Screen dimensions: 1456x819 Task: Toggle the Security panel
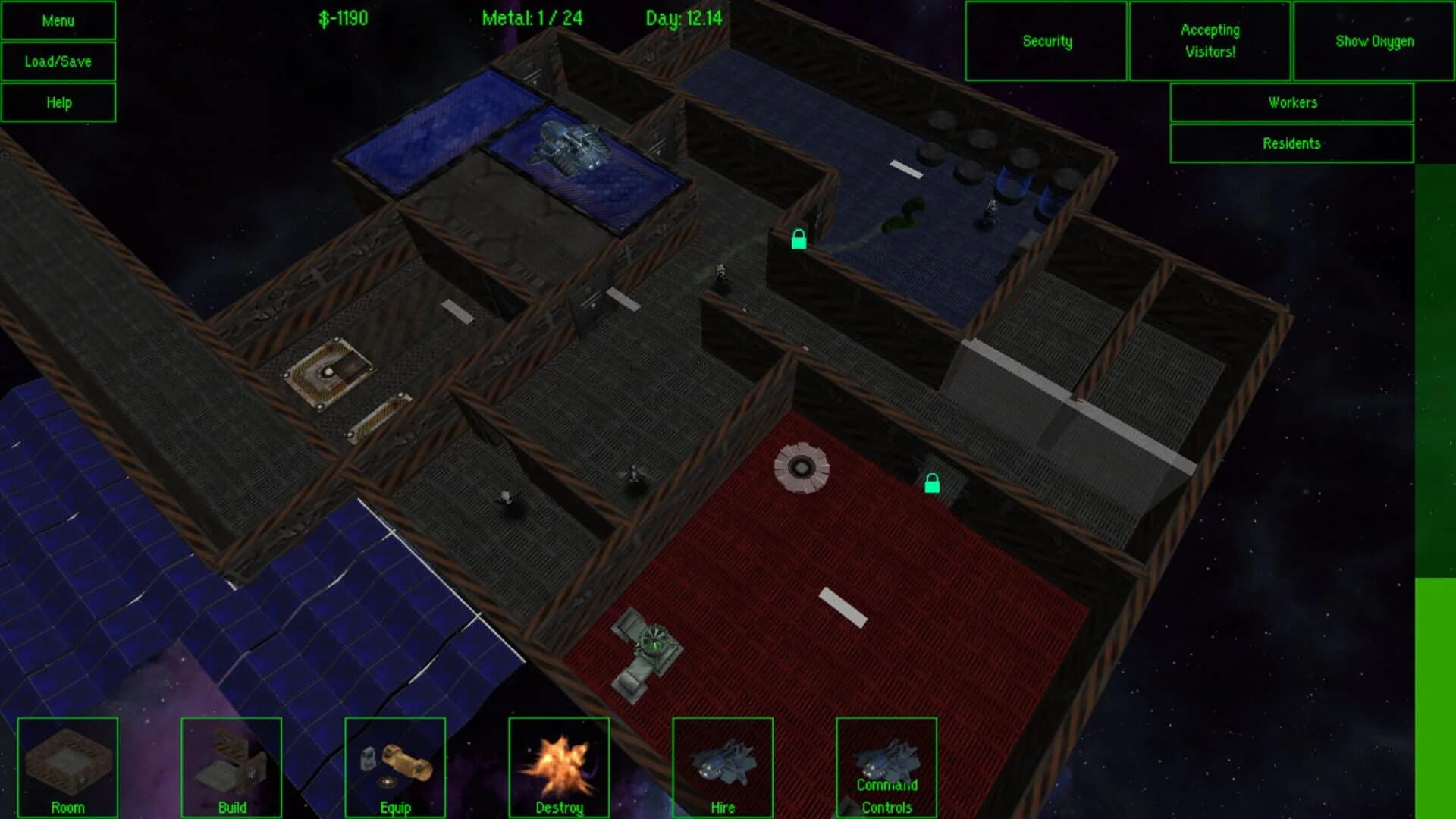pos(1046,42)
